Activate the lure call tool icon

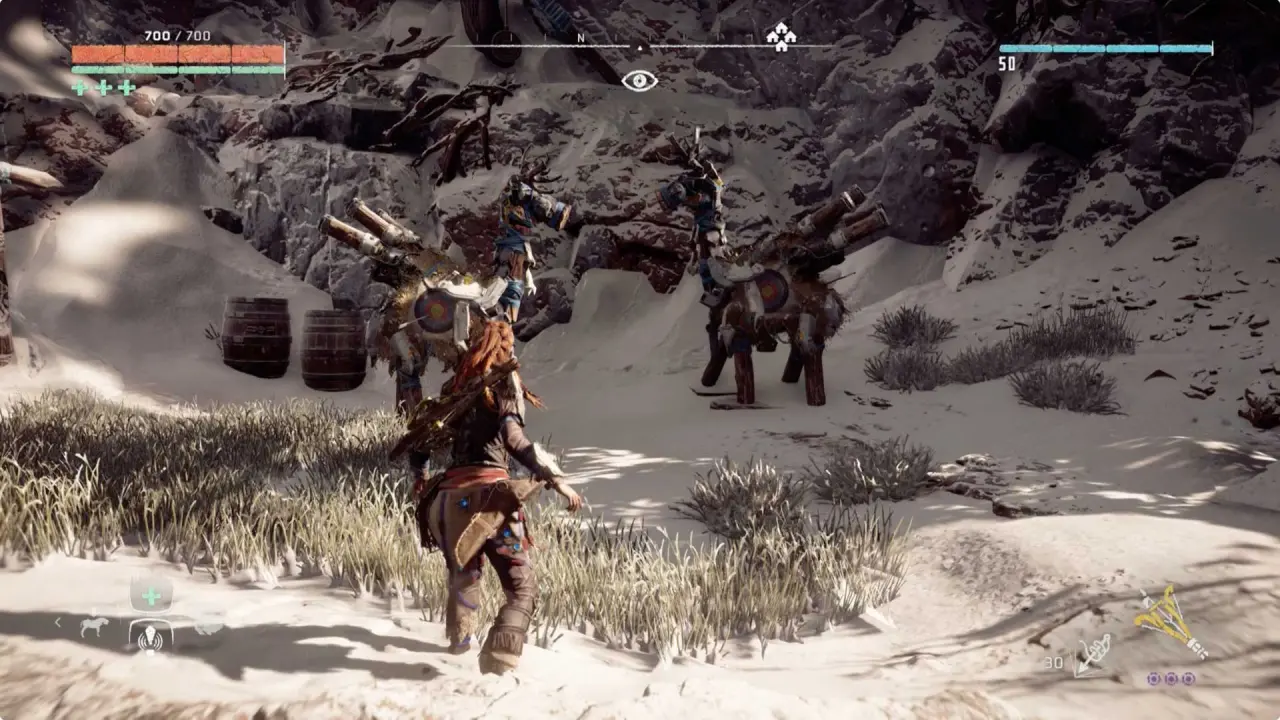tap(150, 636)
